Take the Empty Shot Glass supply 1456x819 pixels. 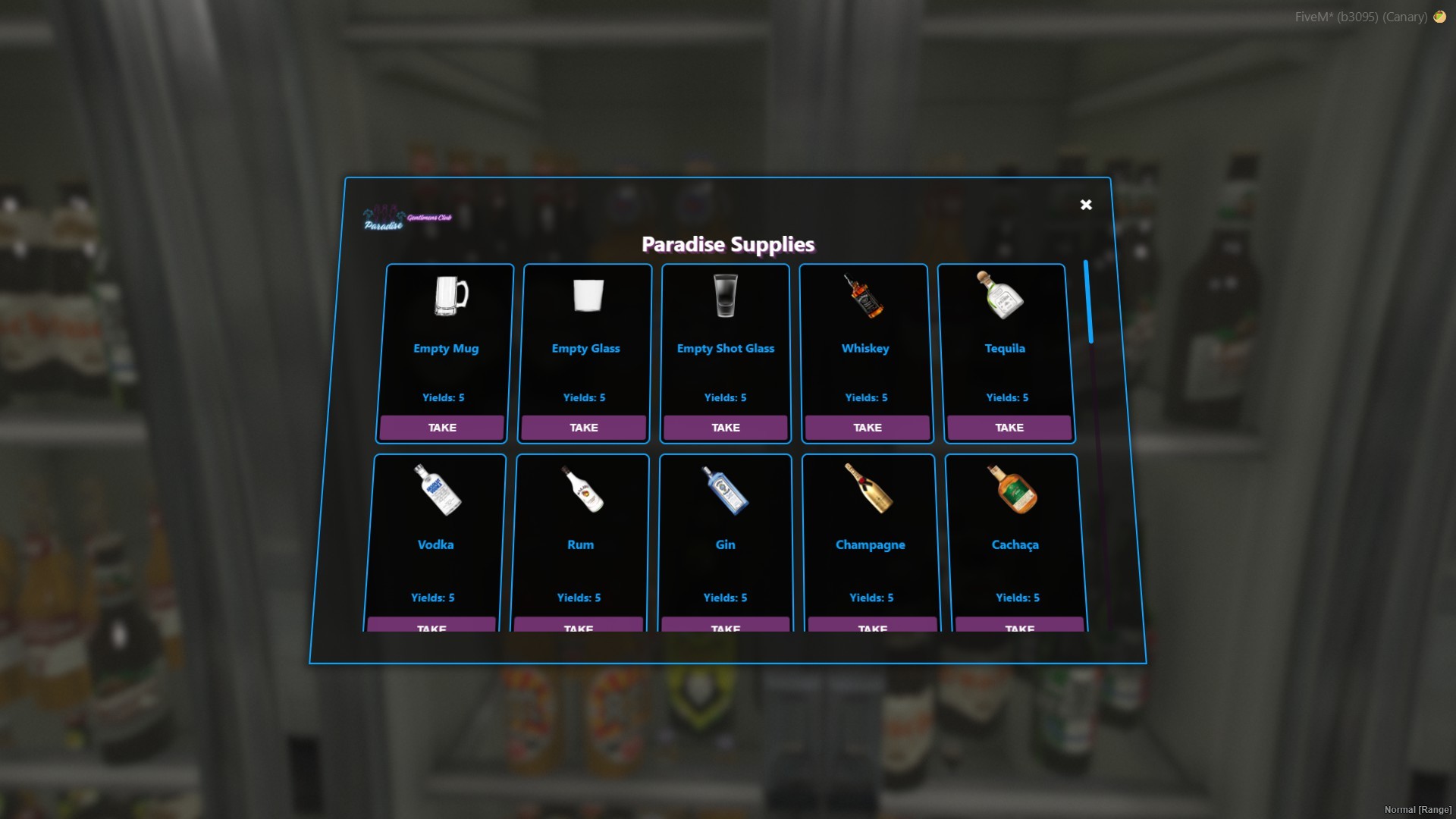tap(726, 428)
